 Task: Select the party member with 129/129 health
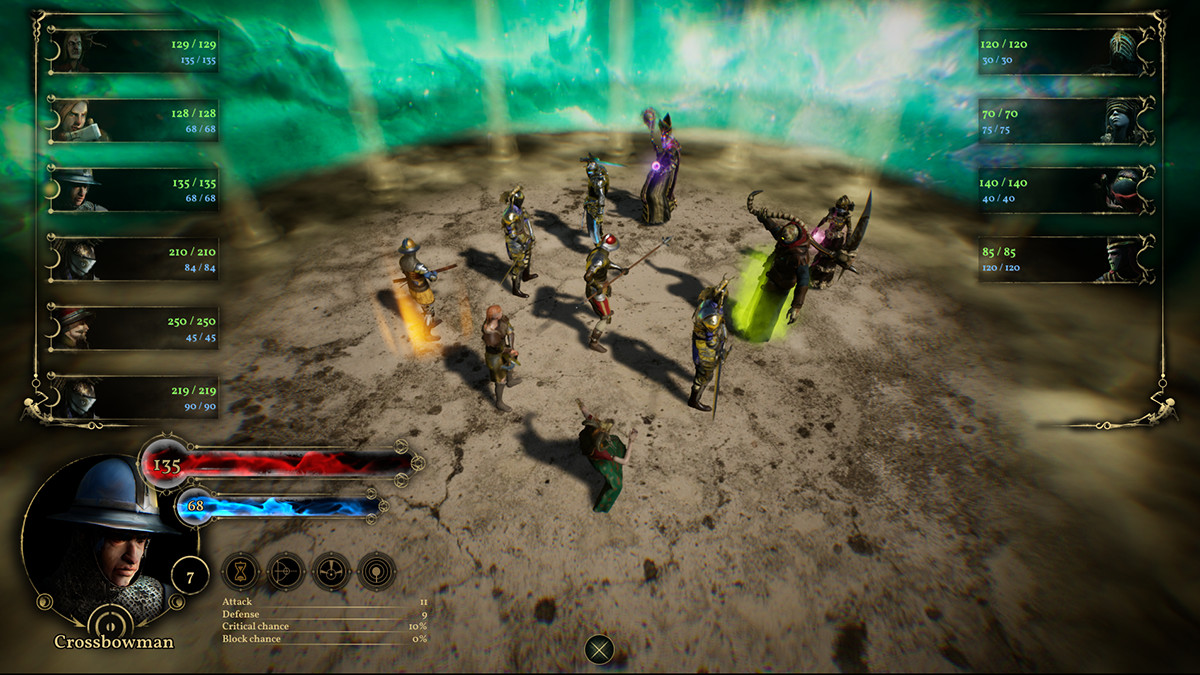pos(132,51)
